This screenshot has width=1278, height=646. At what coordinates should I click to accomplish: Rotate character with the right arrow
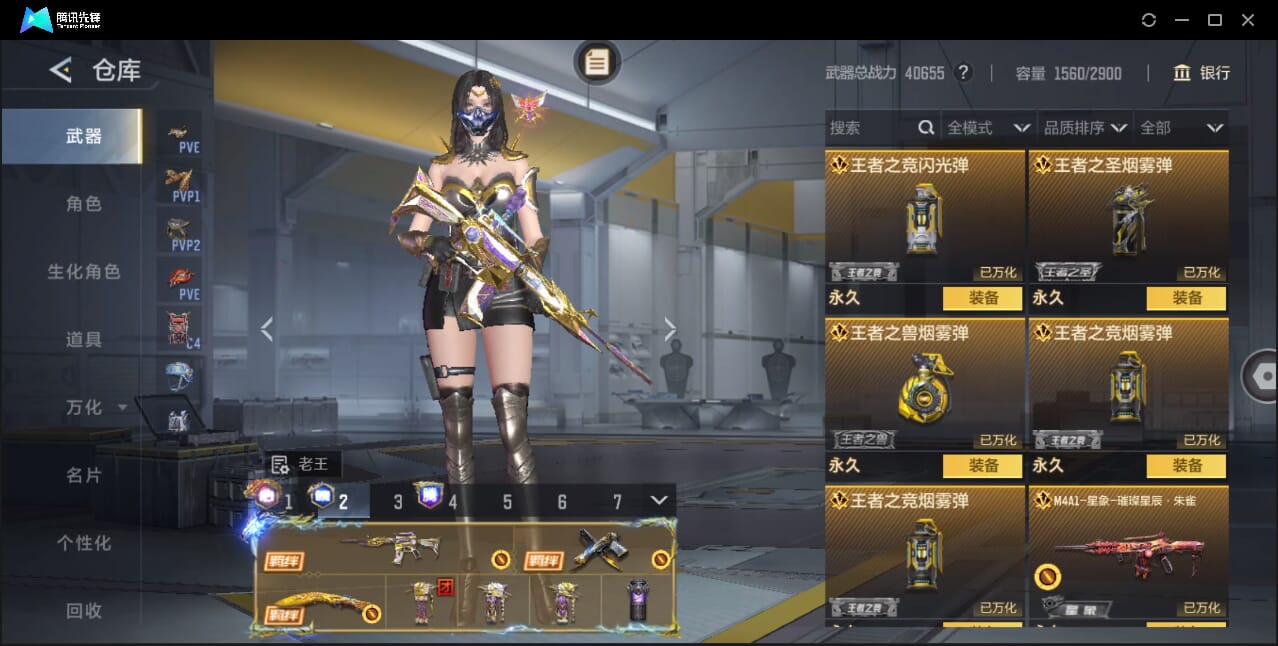(670, 329)
